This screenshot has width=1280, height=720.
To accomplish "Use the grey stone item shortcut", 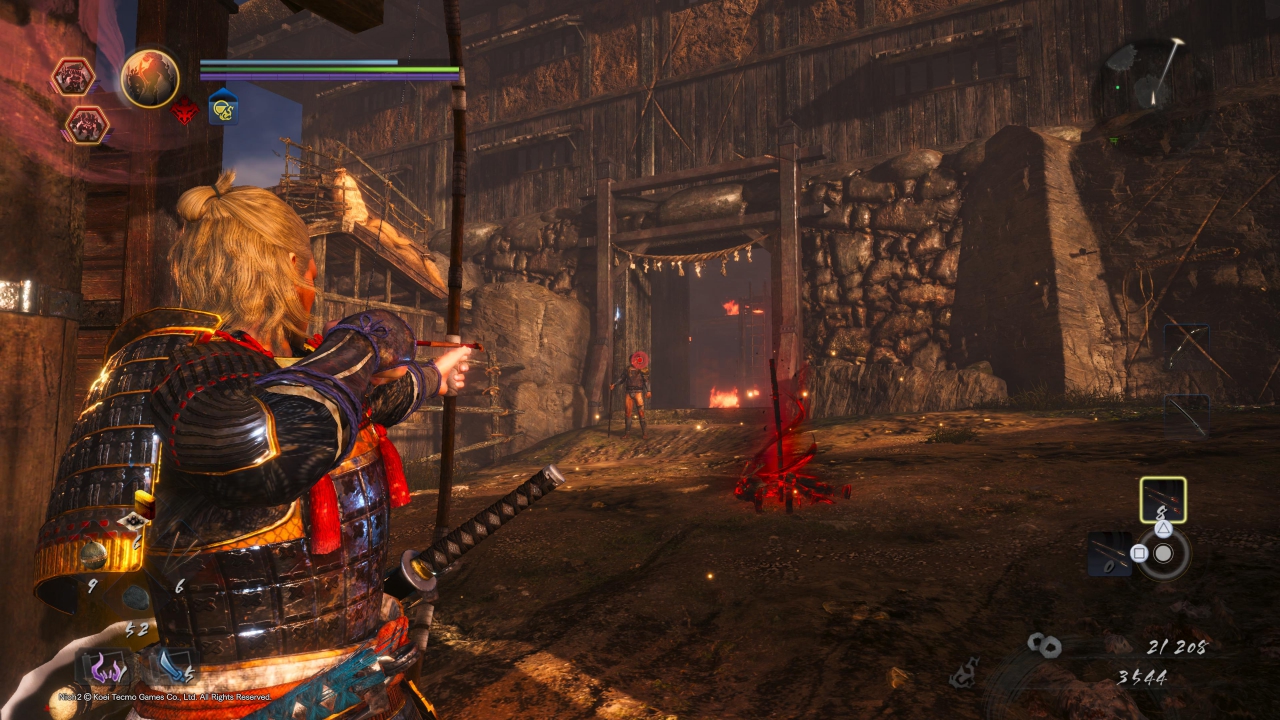I will tap(135, 598).
